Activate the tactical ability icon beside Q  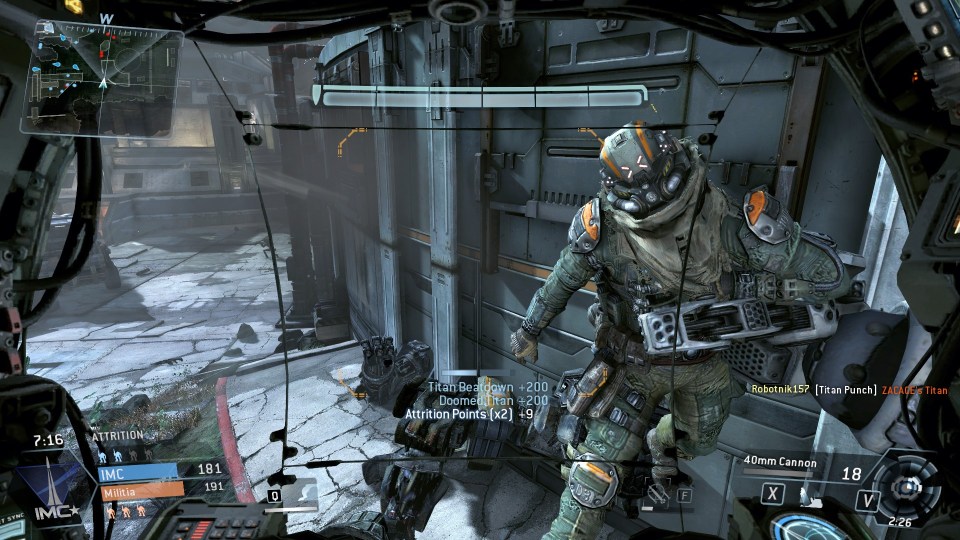(x=301, y=492)
